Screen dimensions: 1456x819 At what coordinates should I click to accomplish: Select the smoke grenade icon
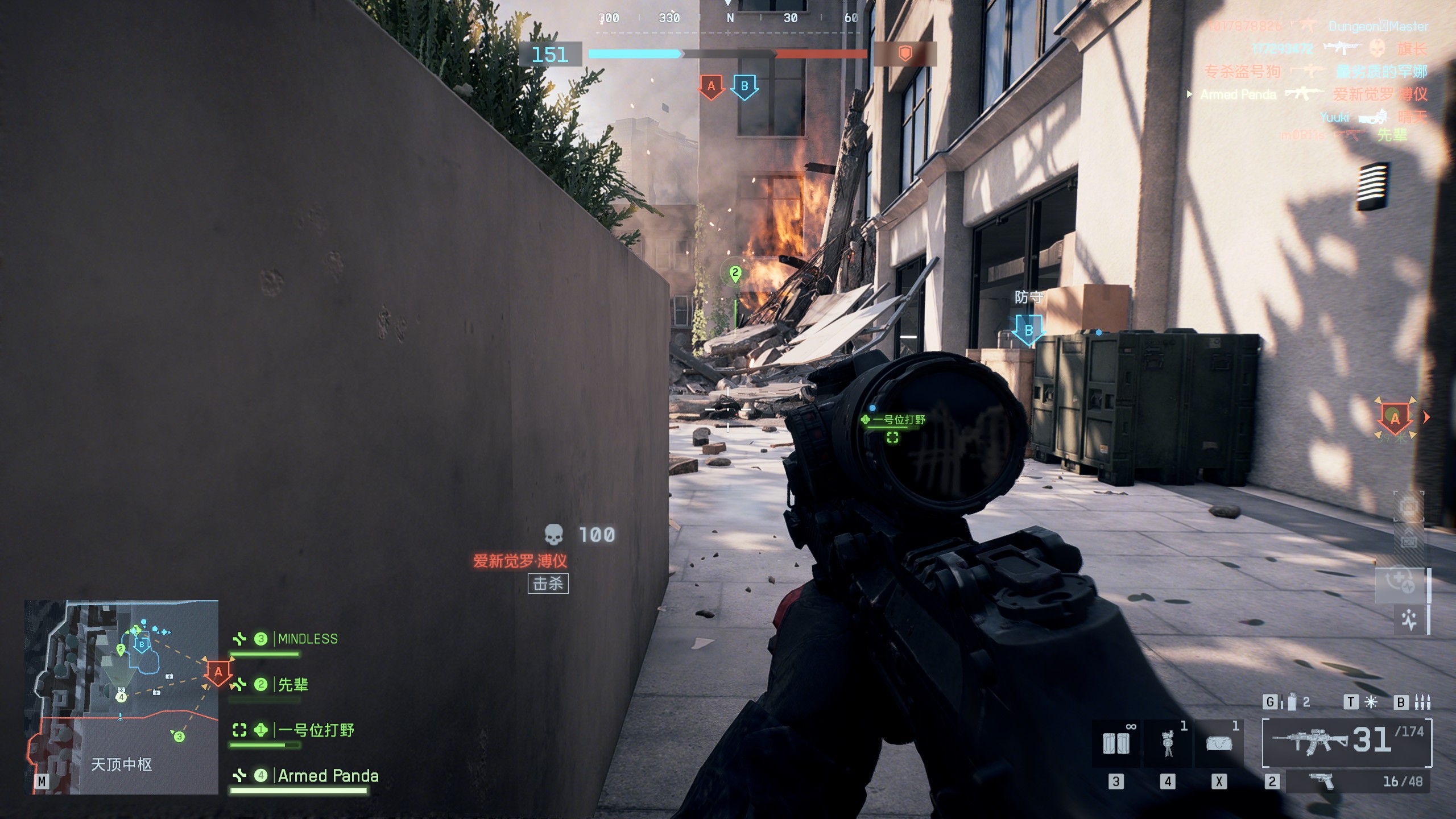point(1292,702)
